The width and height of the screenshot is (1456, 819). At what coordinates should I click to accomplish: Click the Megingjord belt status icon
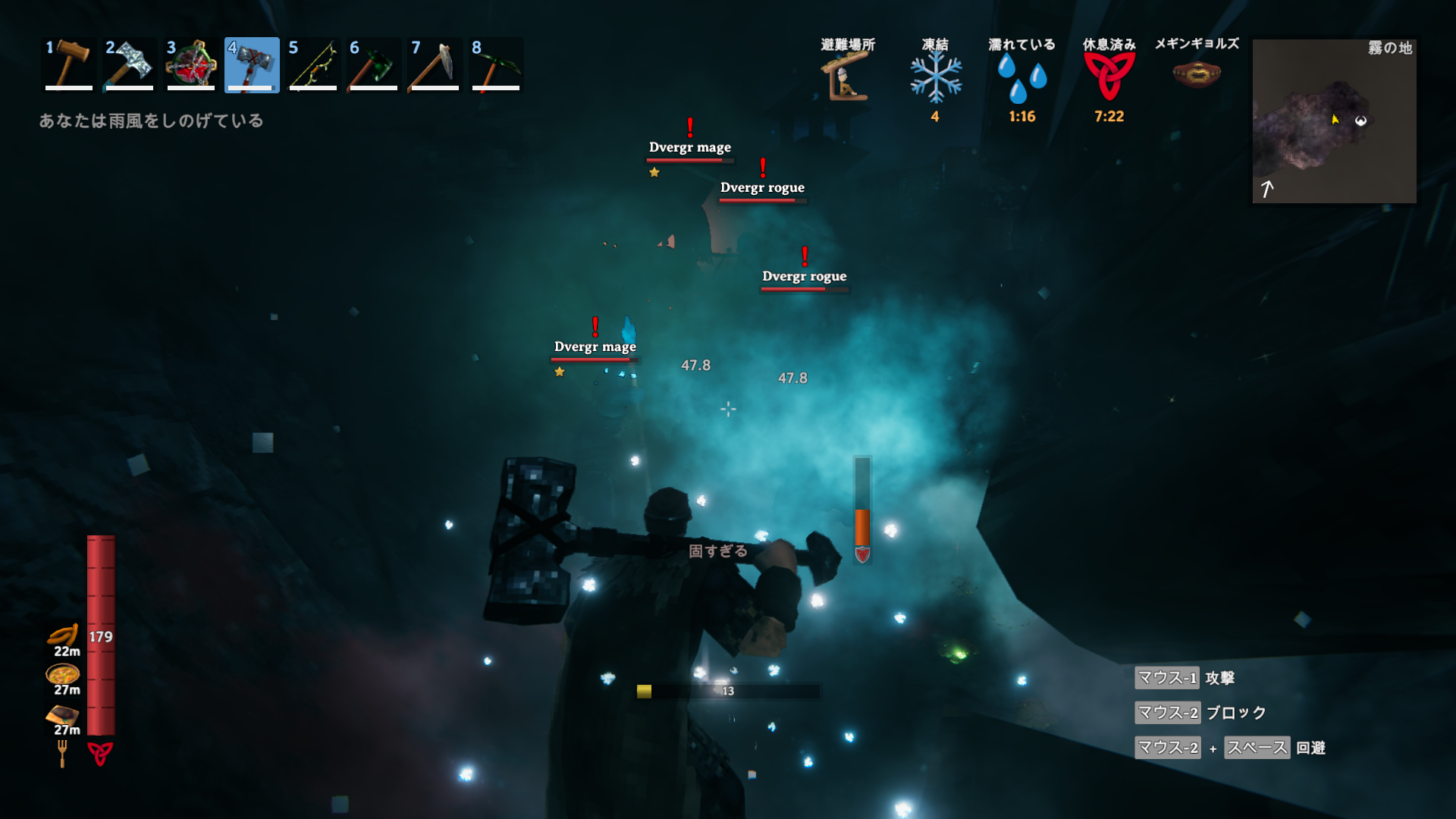coord(1197,74)
